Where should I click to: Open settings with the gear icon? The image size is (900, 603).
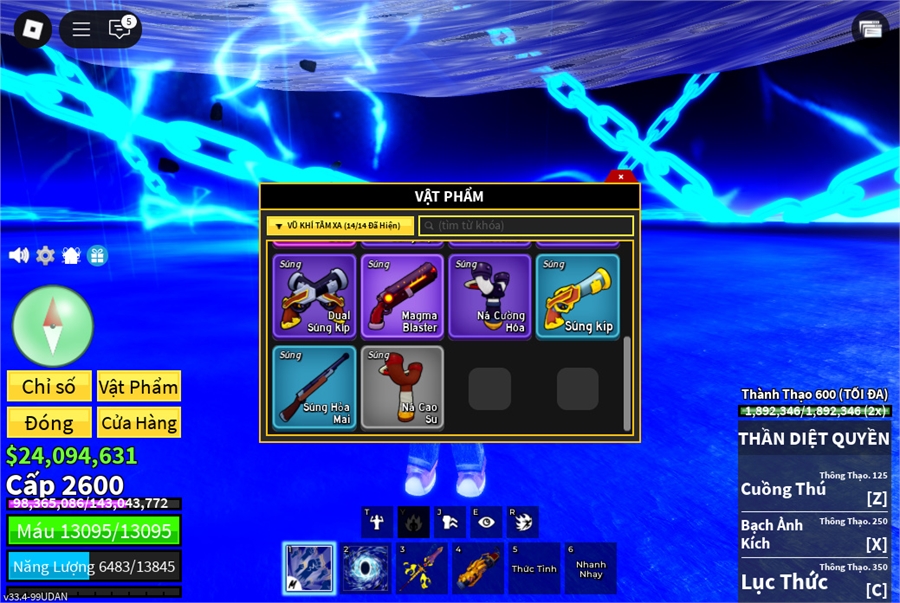(x=45, y=255)
